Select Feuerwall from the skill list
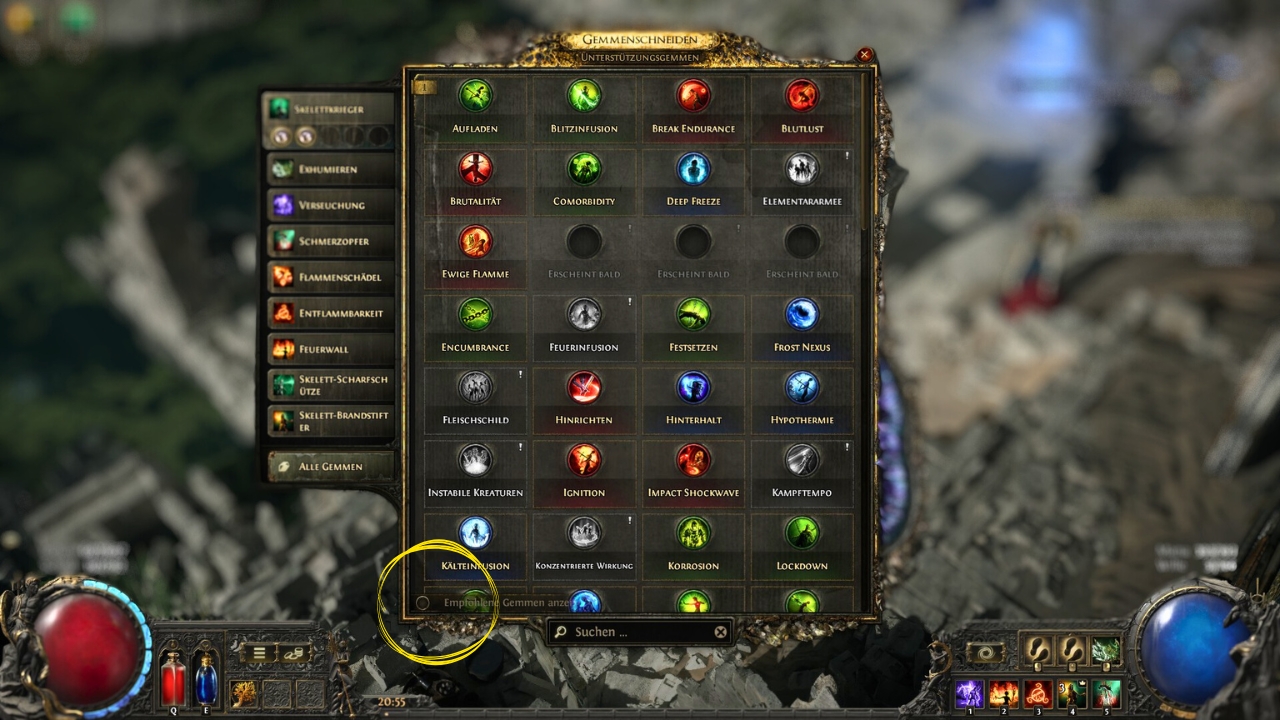Image resolution: width=1280 pixels, height=720 pixels. (328, 350)
